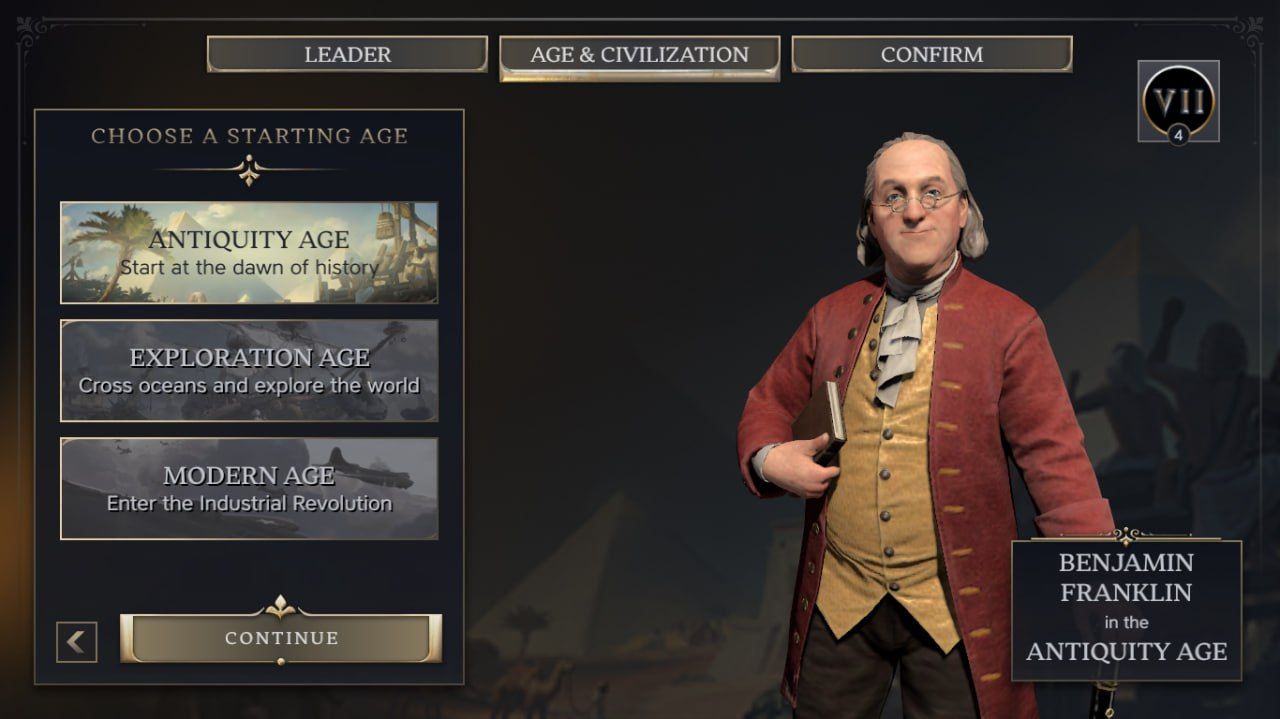The image size is (1280, 719).
Task: Go back with the left arrow button
Action: [77, 641]
